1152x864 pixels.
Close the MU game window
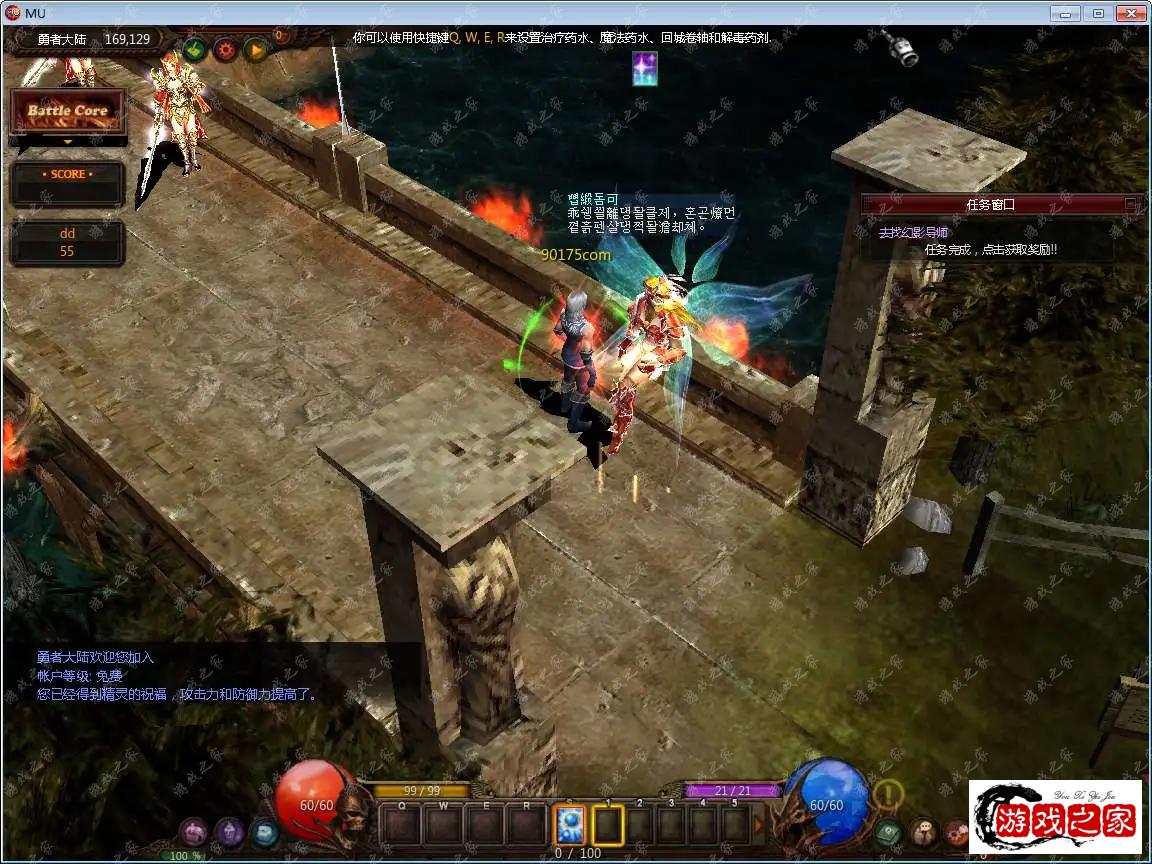click(1131, 13)
